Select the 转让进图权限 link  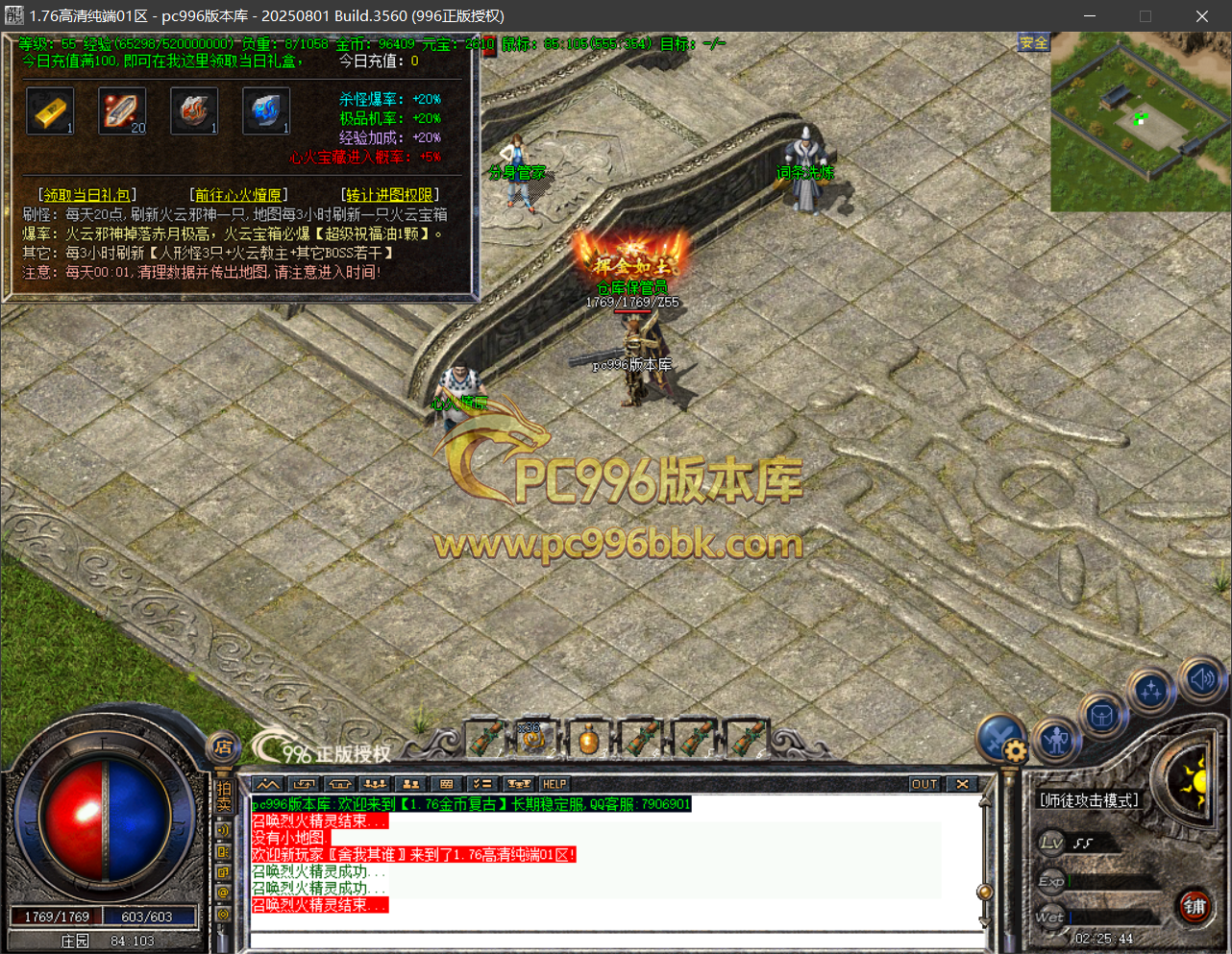(389, 195)
